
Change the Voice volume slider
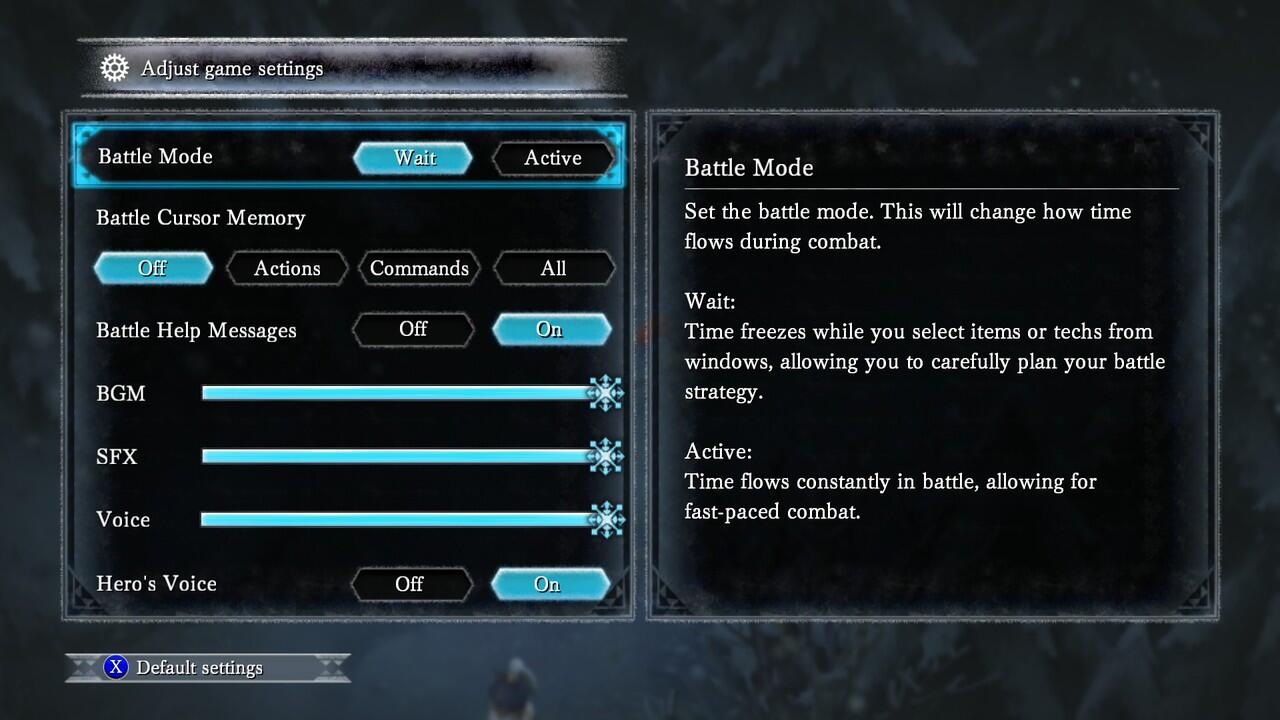tap(400, 519)
